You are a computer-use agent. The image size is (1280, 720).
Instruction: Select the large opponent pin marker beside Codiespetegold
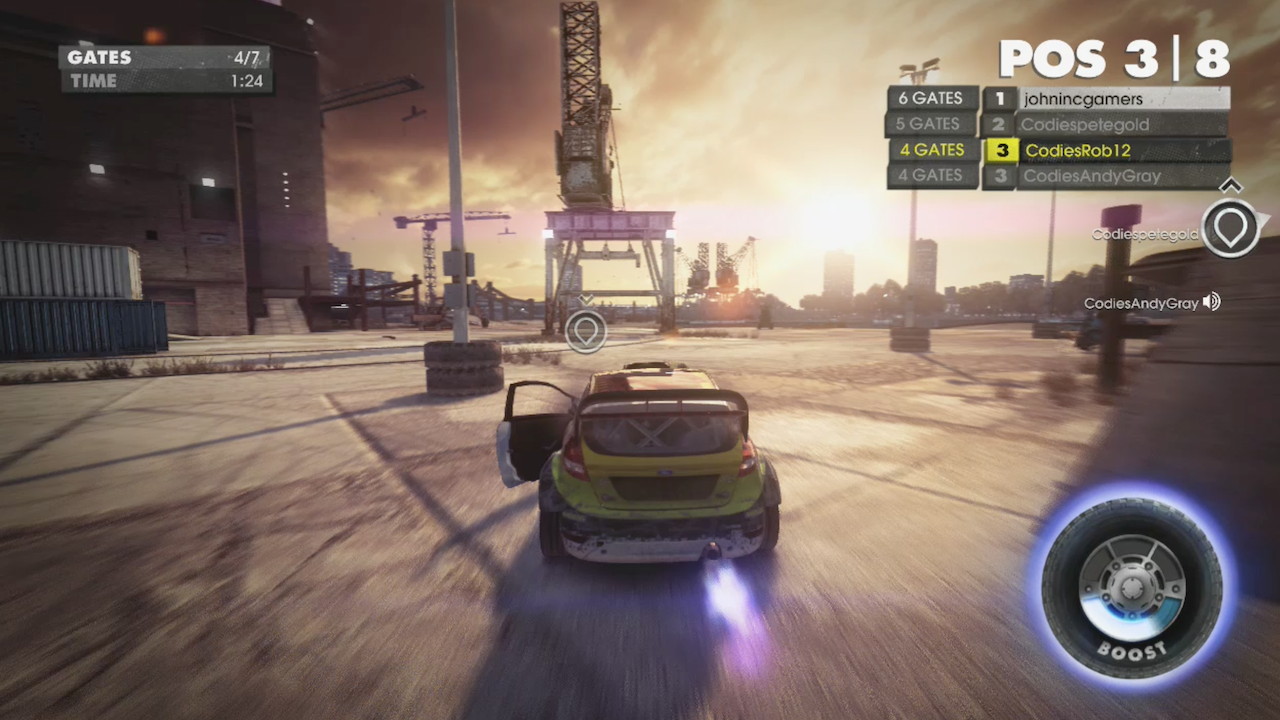click(1230, 228)
